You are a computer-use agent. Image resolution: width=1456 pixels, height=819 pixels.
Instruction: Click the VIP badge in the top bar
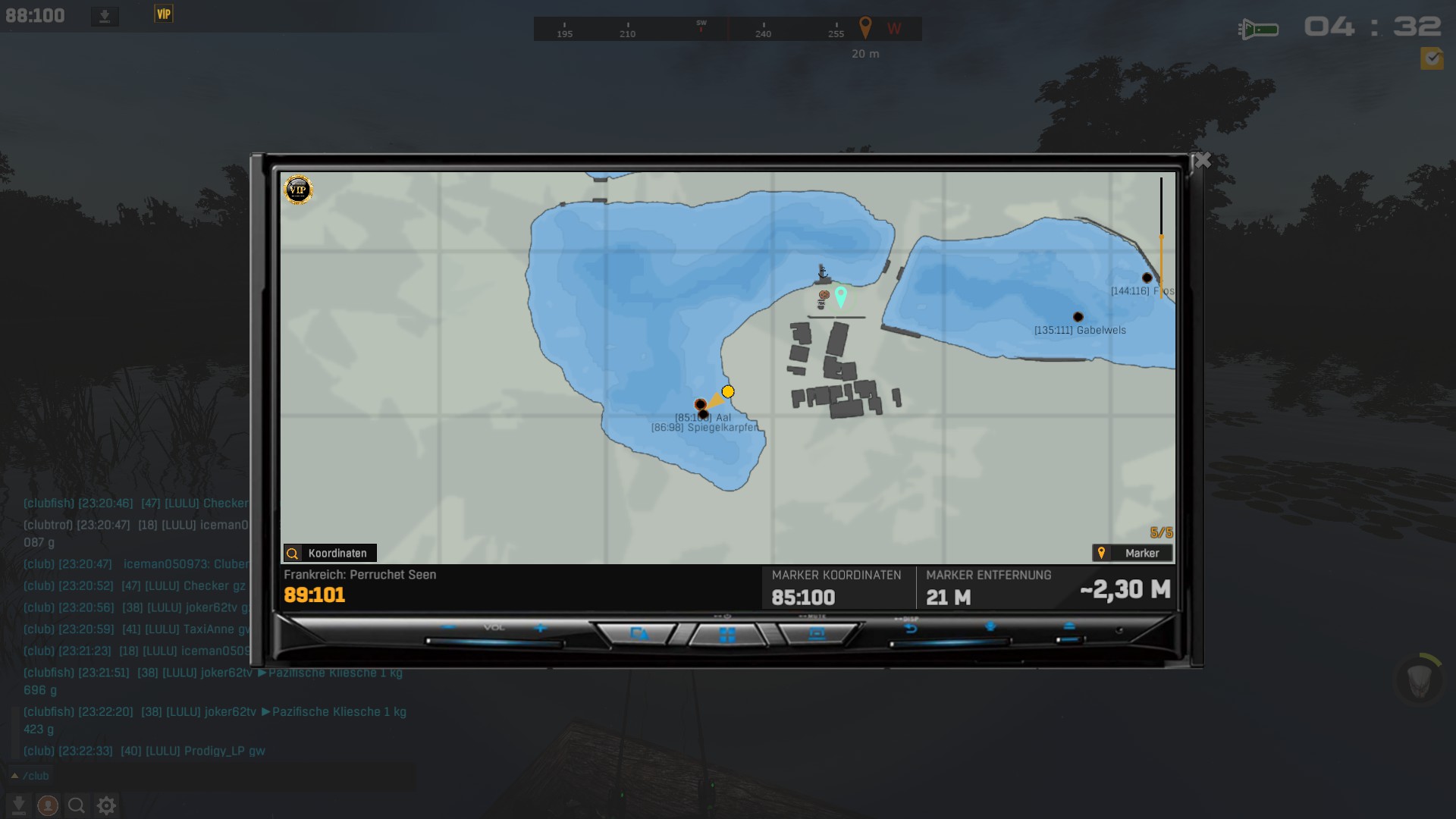pos(164,14)
